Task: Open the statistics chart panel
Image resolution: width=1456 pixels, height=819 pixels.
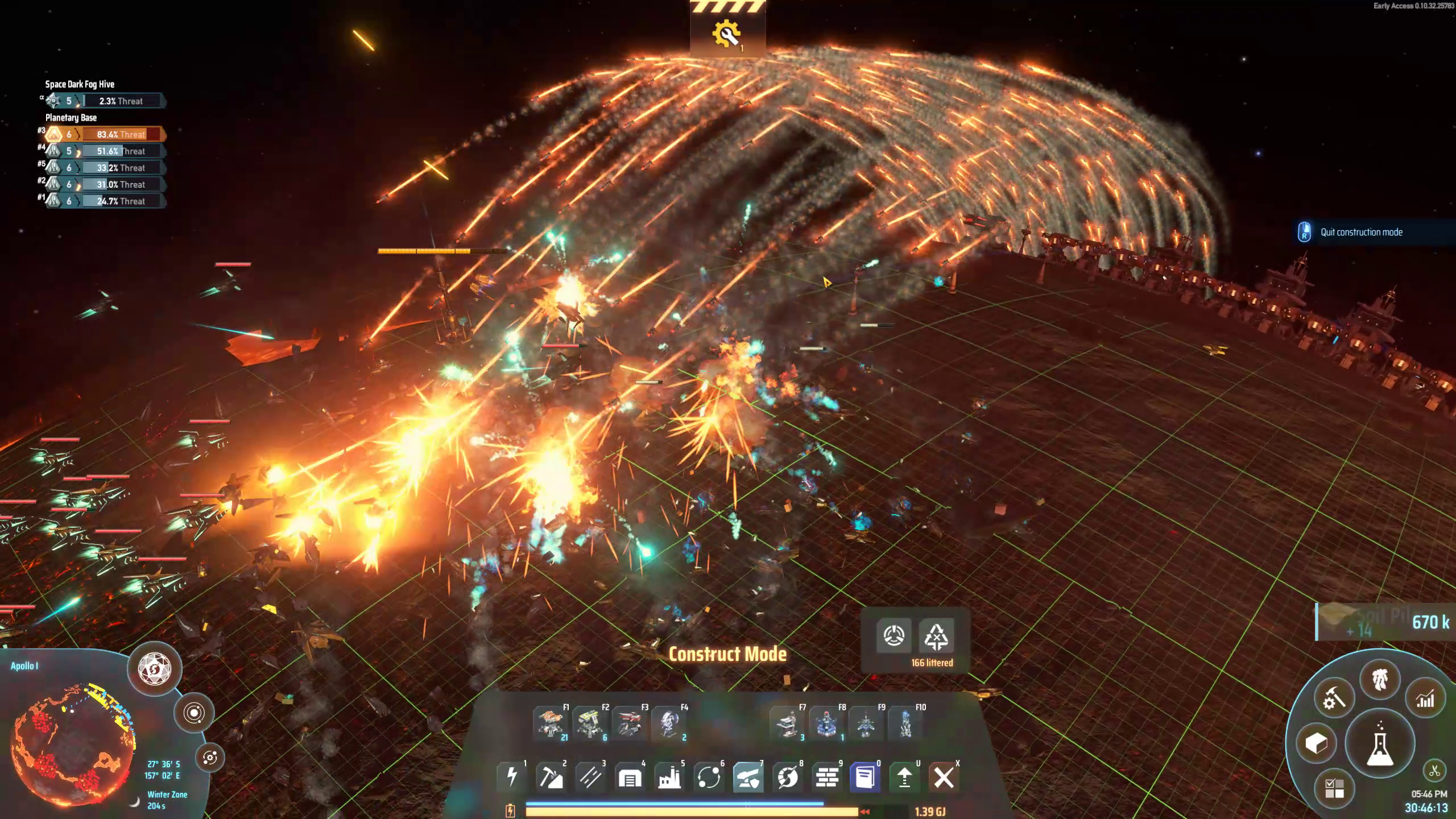Action: pos(1425,700)
